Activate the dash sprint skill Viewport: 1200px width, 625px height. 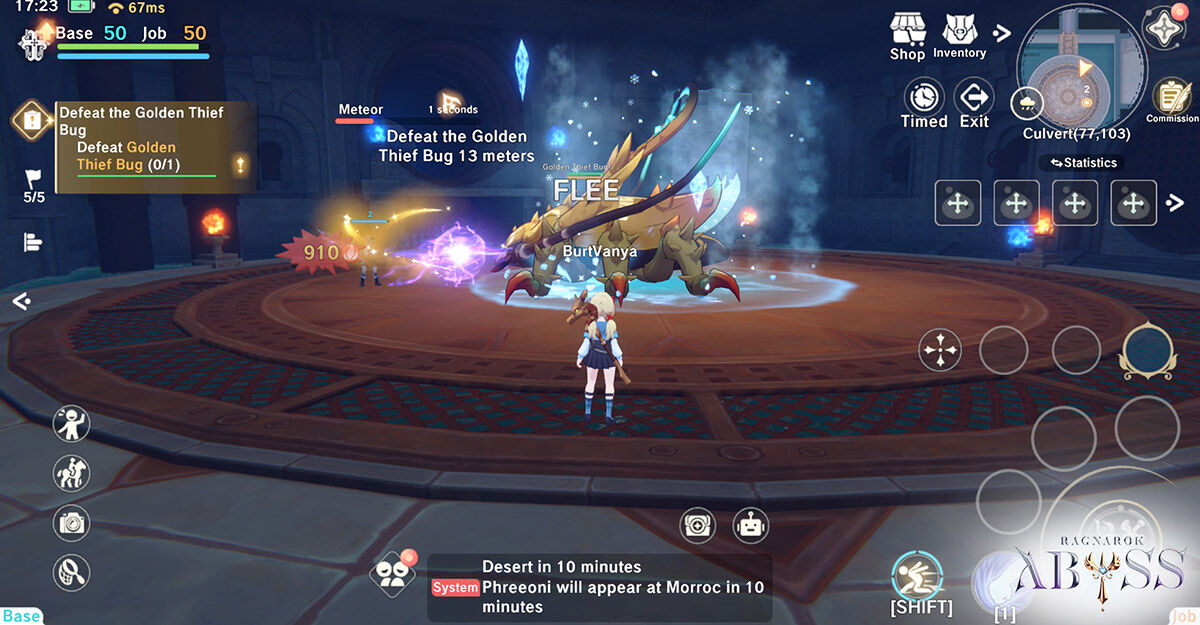[x=918, y=576]
